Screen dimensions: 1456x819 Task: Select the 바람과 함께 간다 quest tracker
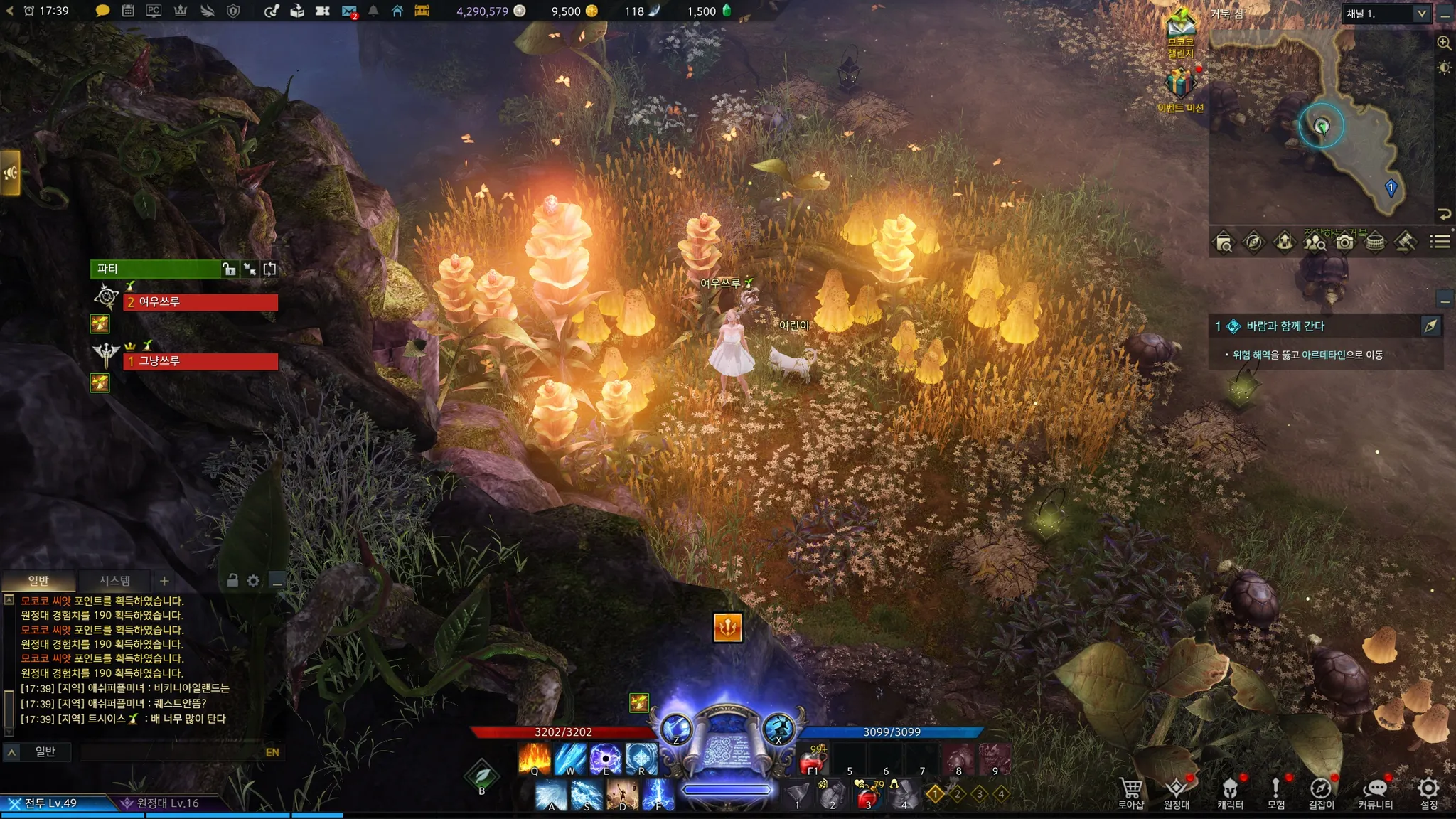click(1285, 326)
